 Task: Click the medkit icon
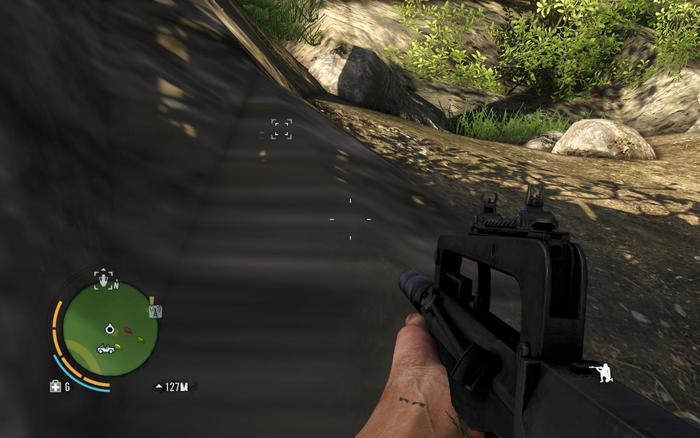(x=54, y=386)
